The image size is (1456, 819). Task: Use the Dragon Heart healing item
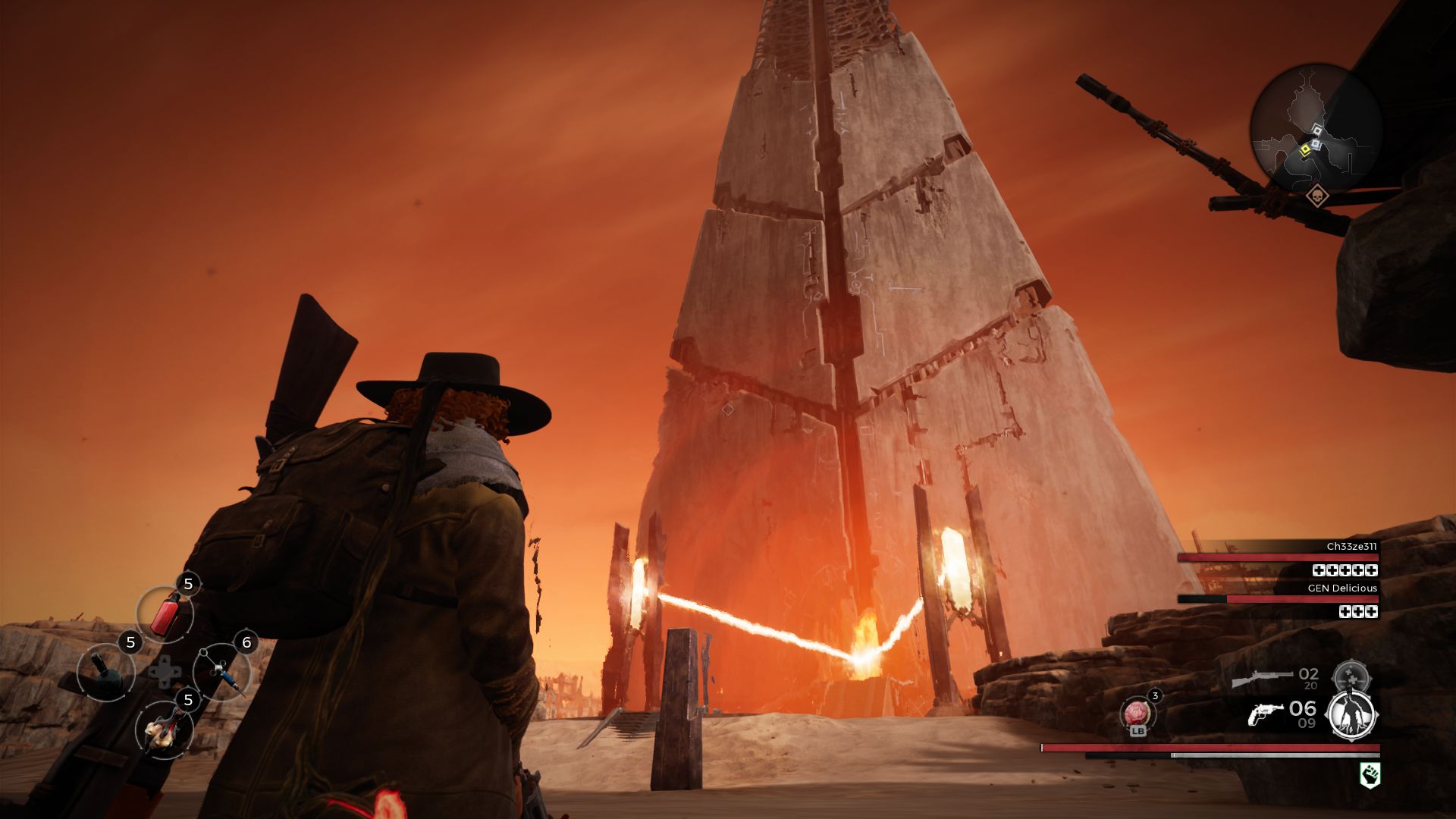tap(1137, 713)
